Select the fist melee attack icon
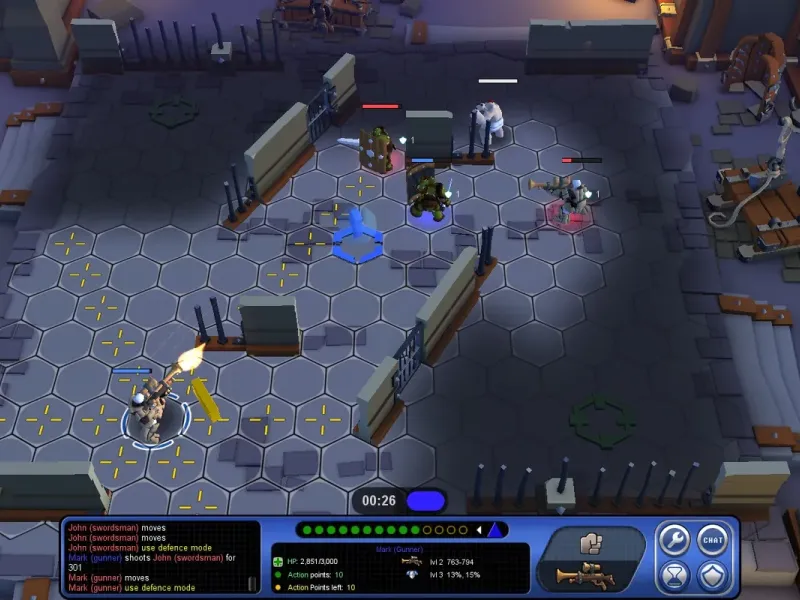The height and width of the screenshot is (600, 800). tap(588, 543)
